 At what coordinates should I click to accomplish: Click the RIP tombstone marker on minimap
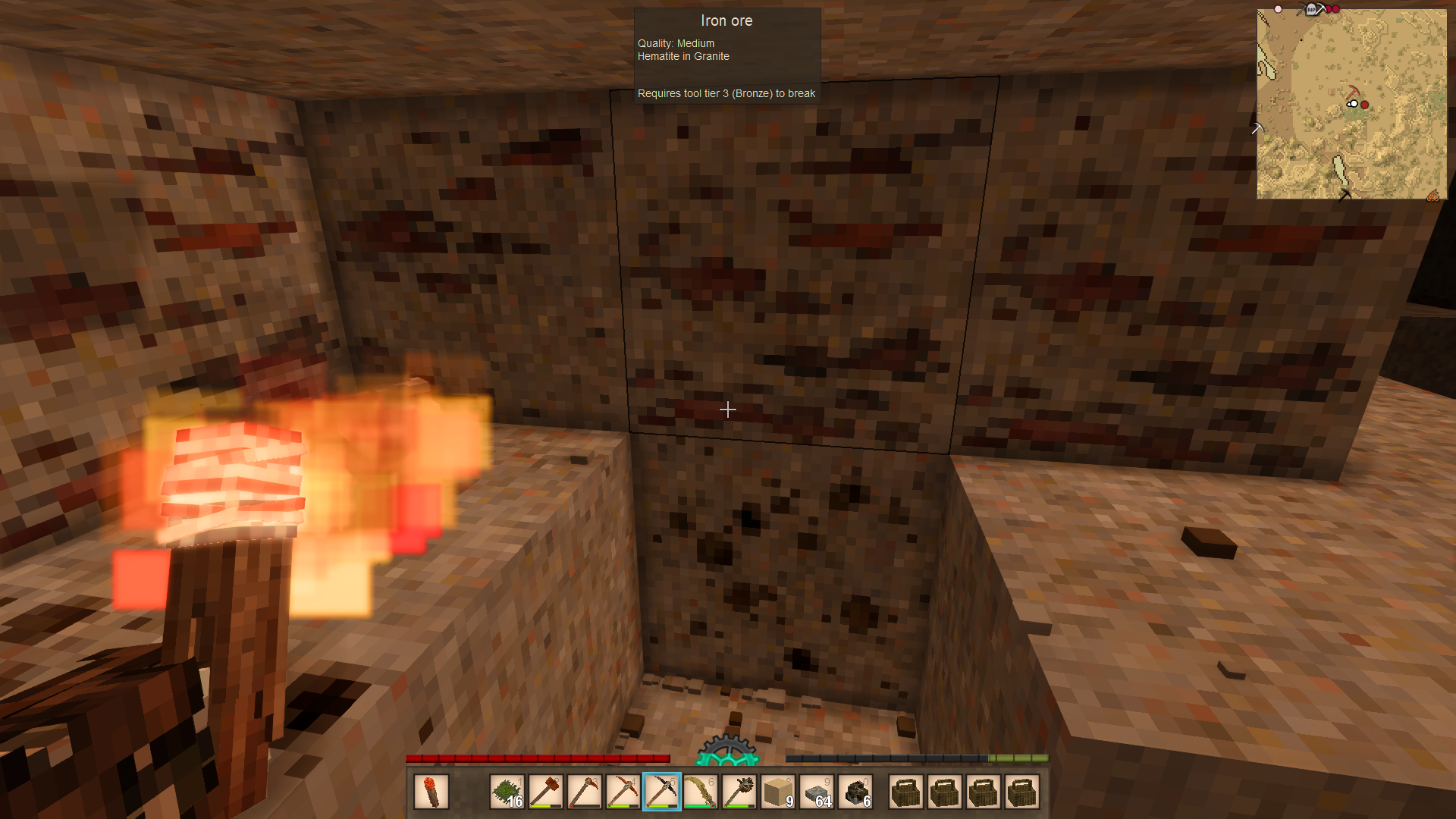1311,9
